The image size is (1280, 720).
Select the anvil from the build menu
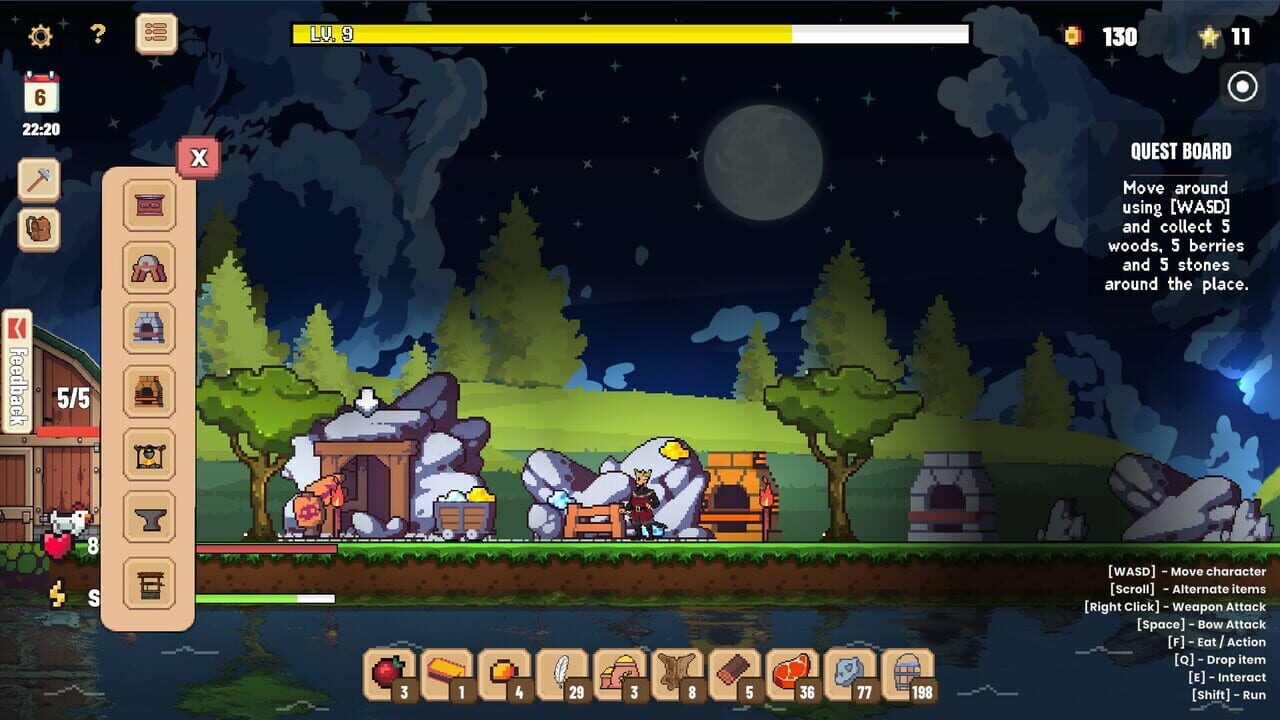tap(148, 512)
